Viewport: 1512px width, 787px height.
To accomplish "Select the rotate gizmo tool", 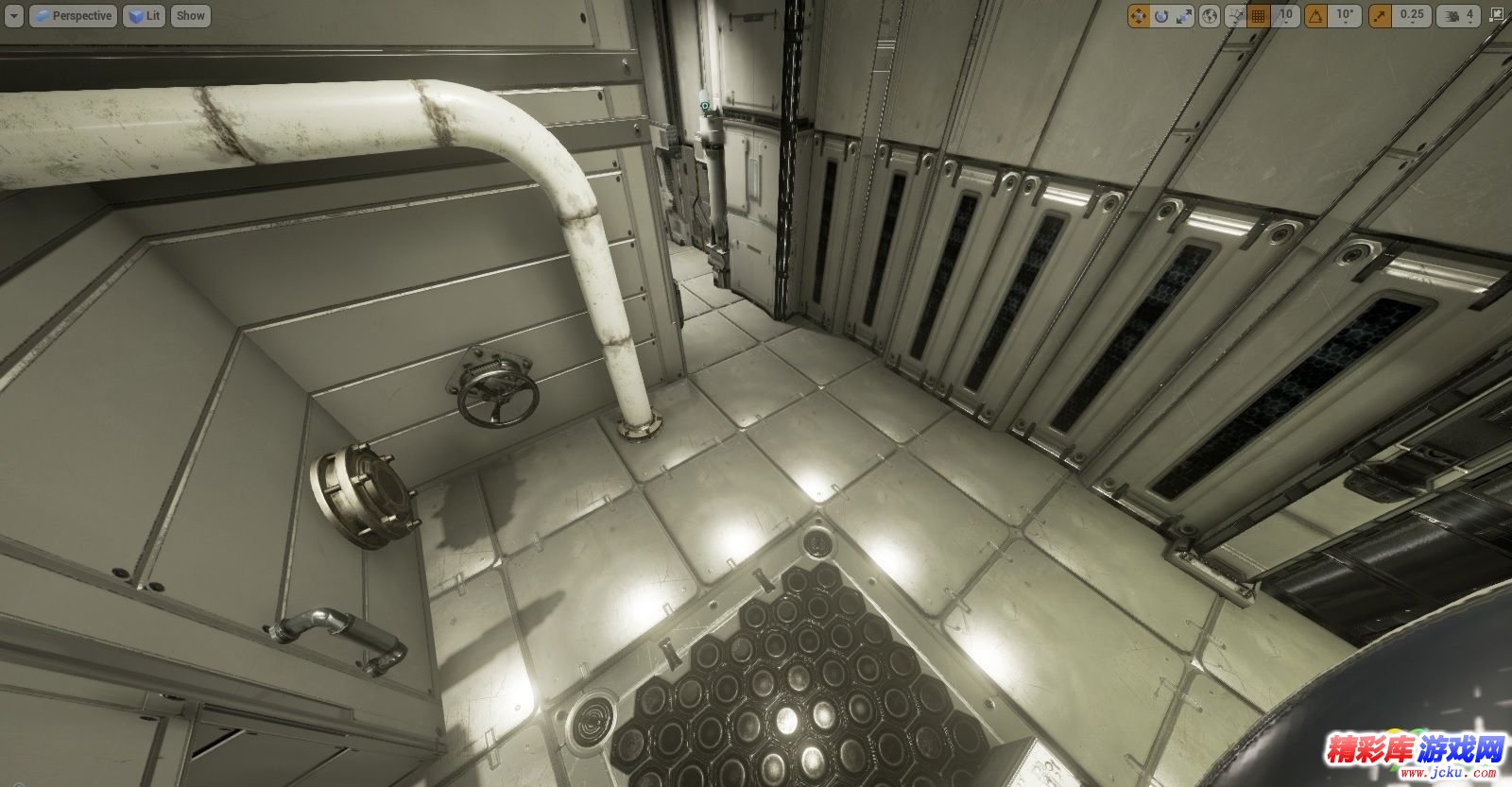I will coord(1161,16).
